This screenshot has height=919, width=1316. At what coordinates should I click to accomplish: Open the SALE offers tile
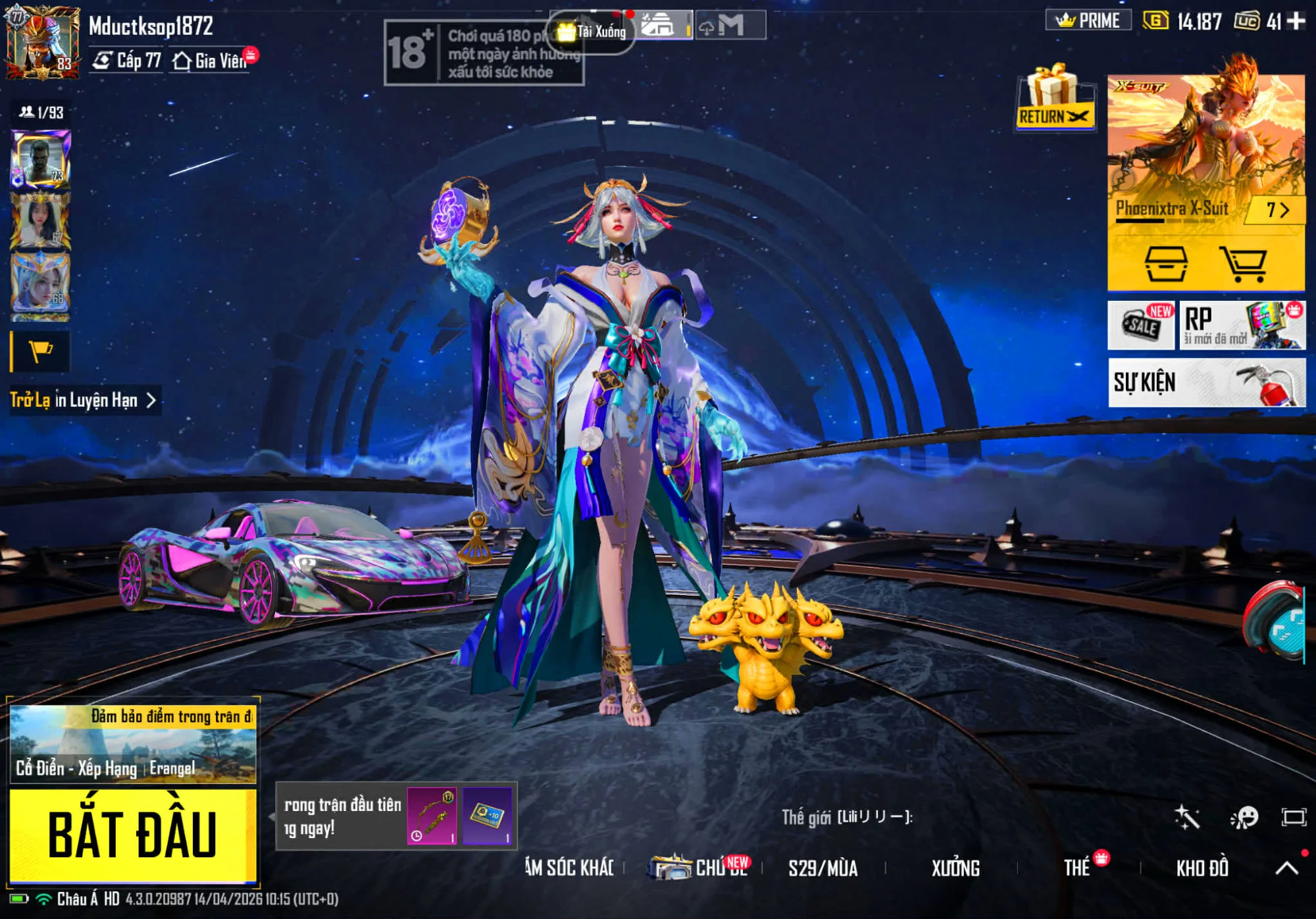click(1141, 325)
